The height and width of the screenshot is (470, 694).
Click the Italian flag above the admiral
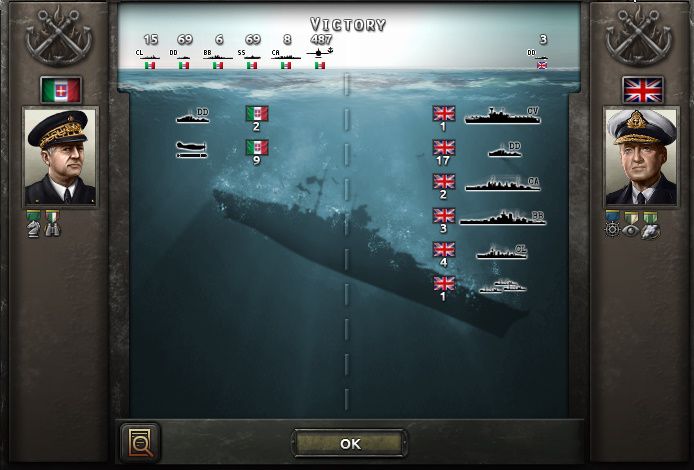pyautogui.click(x=60, y=90)
